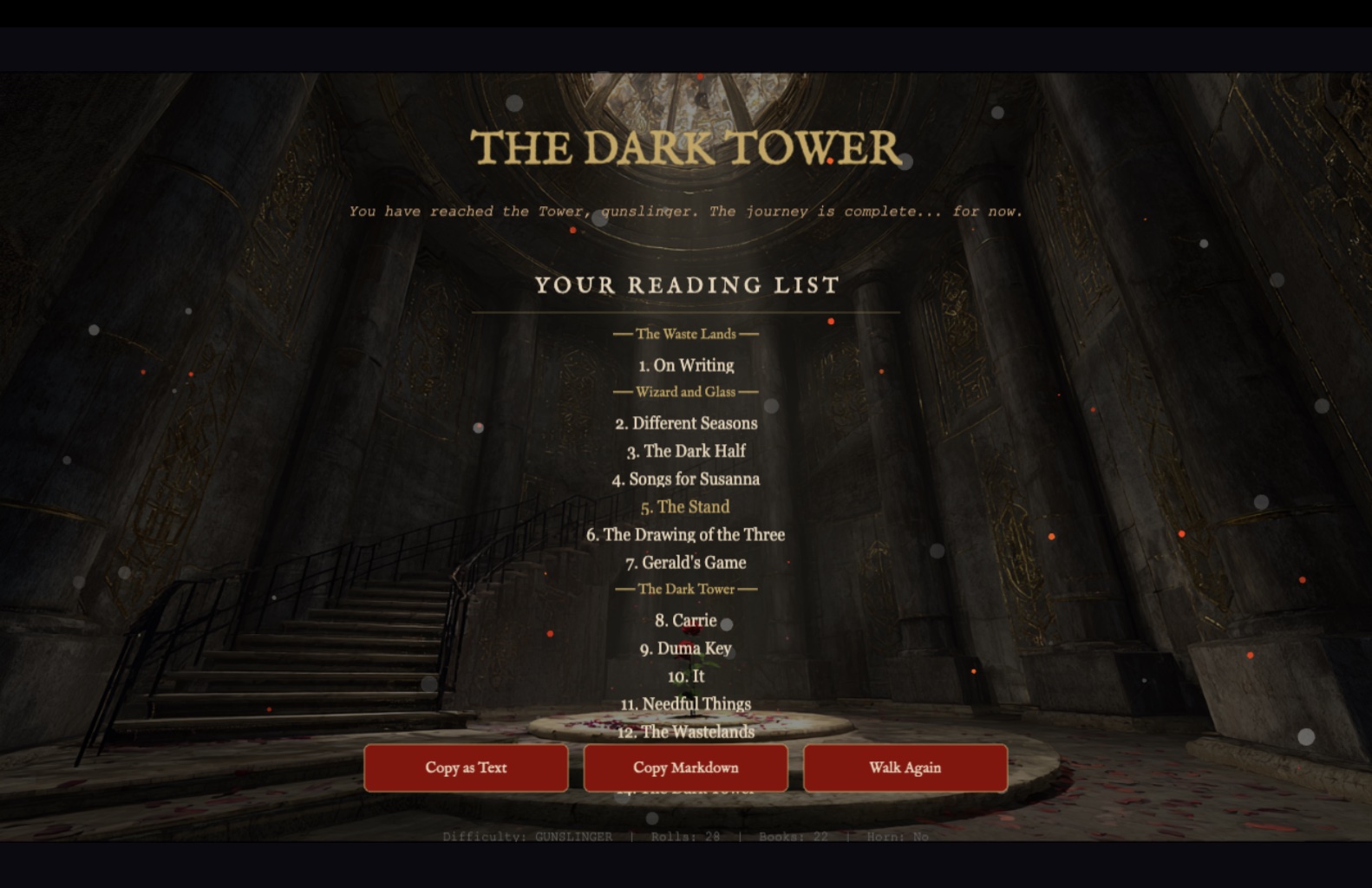
Task: Select Songs for Susanna entry
Action: coord(686,479)
